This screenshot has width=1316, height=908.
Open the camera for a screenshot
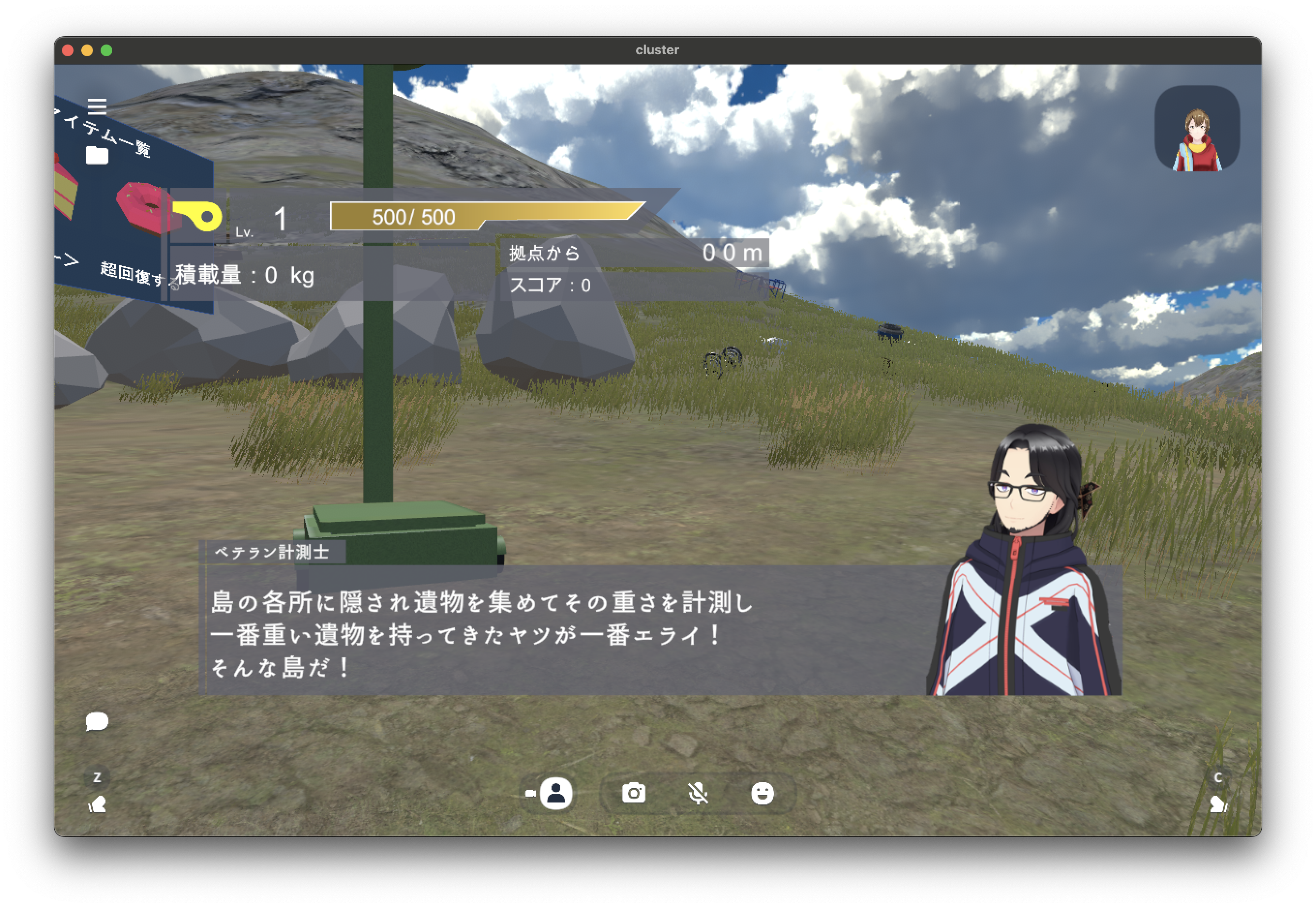click(x=633, y=793)
